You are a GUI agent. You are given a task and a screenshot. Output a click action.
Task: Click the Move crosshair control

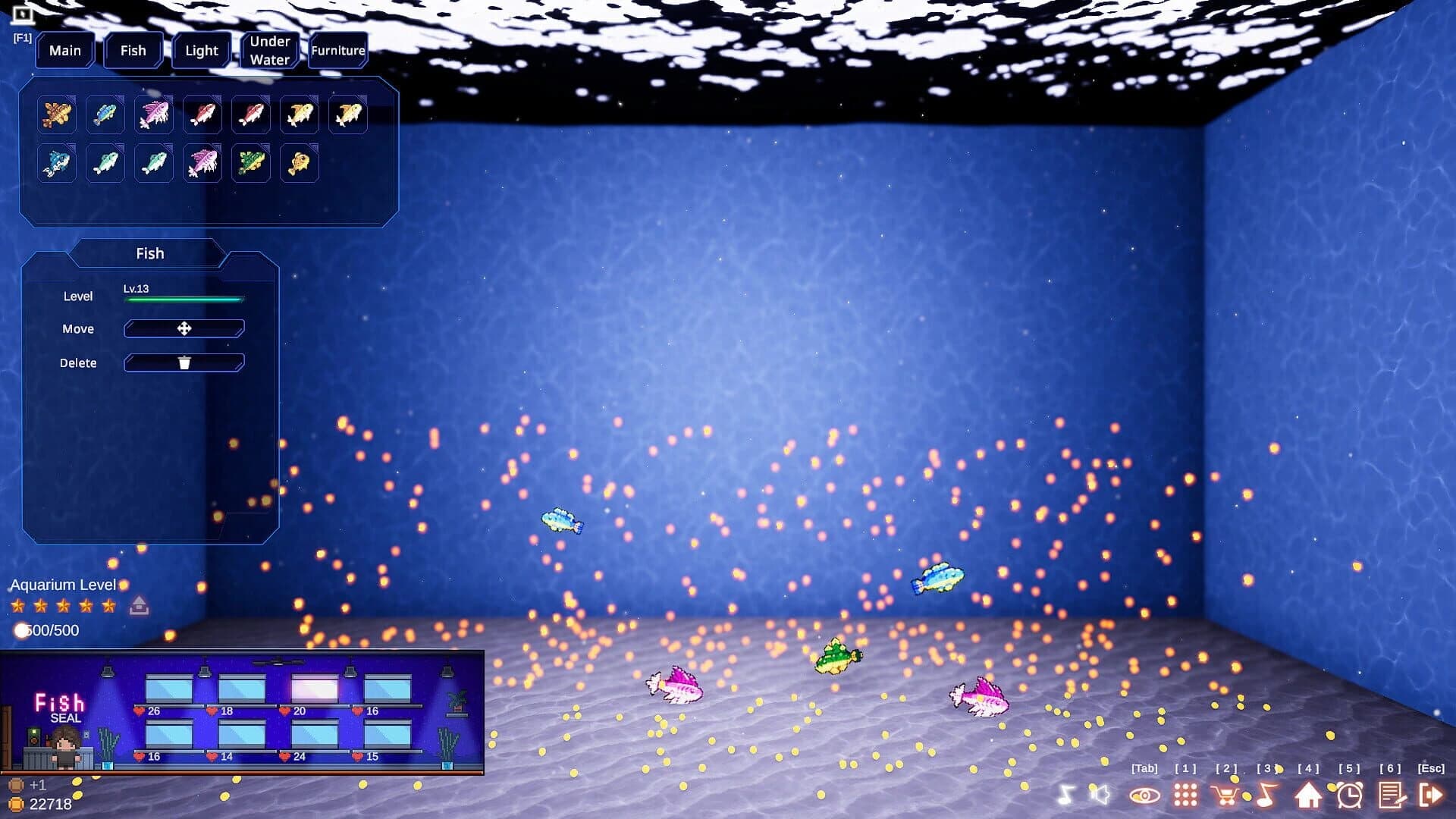[183, 328]
